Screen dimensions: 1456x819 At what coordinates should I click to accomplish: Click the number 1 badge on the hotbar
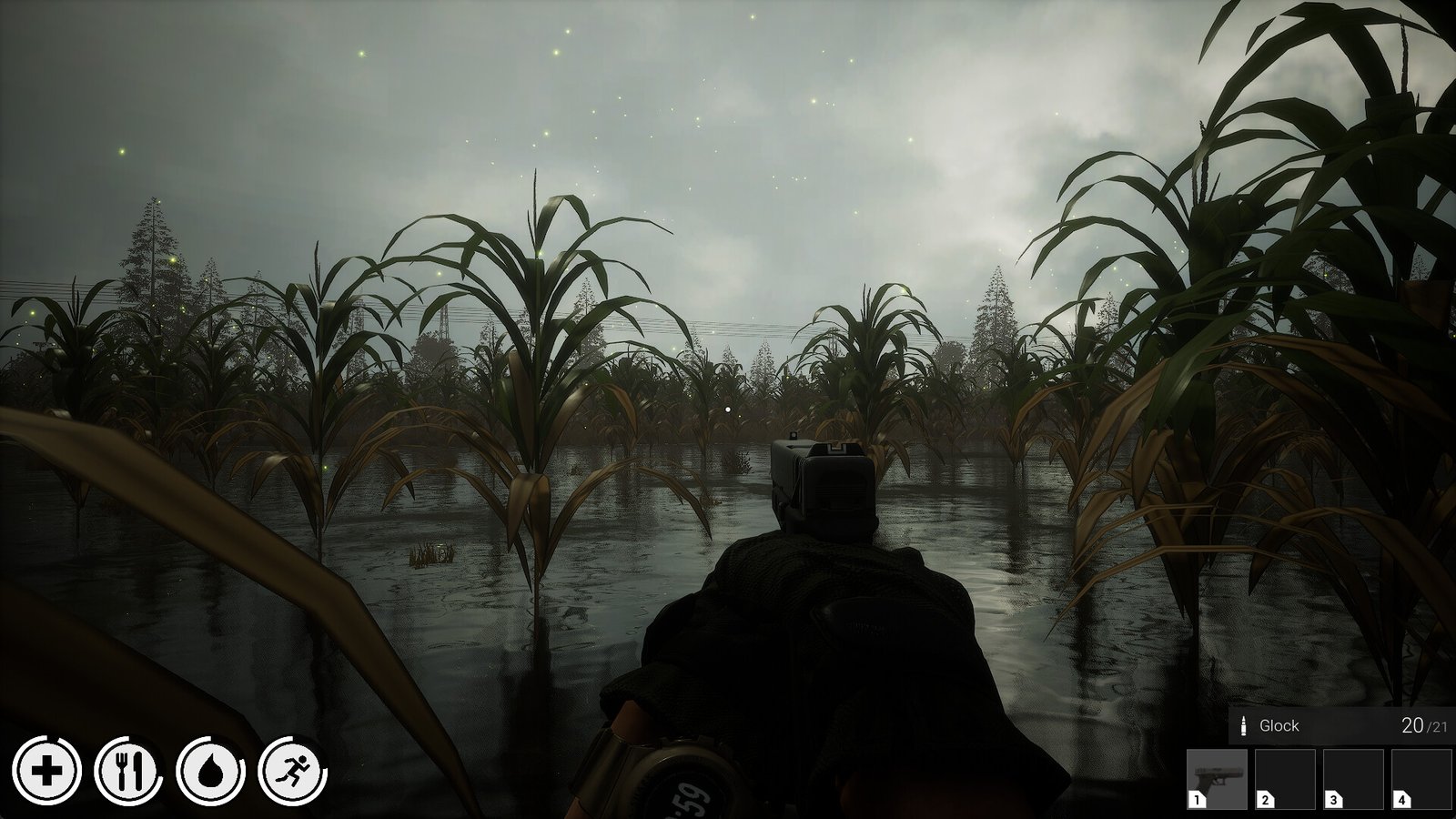pyautogui.click(x=1198, y=801)
